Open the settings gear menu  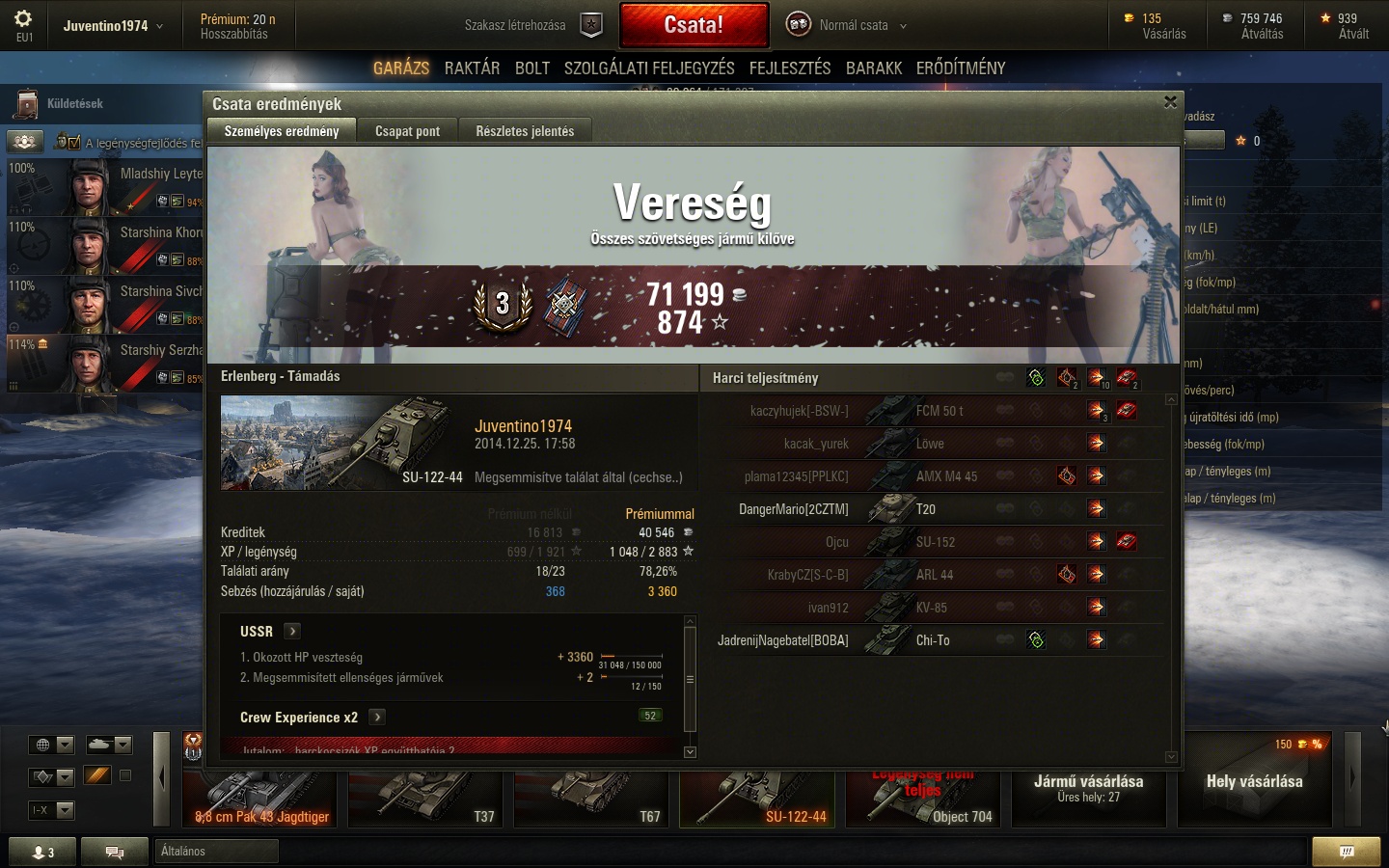coord(23,19)
